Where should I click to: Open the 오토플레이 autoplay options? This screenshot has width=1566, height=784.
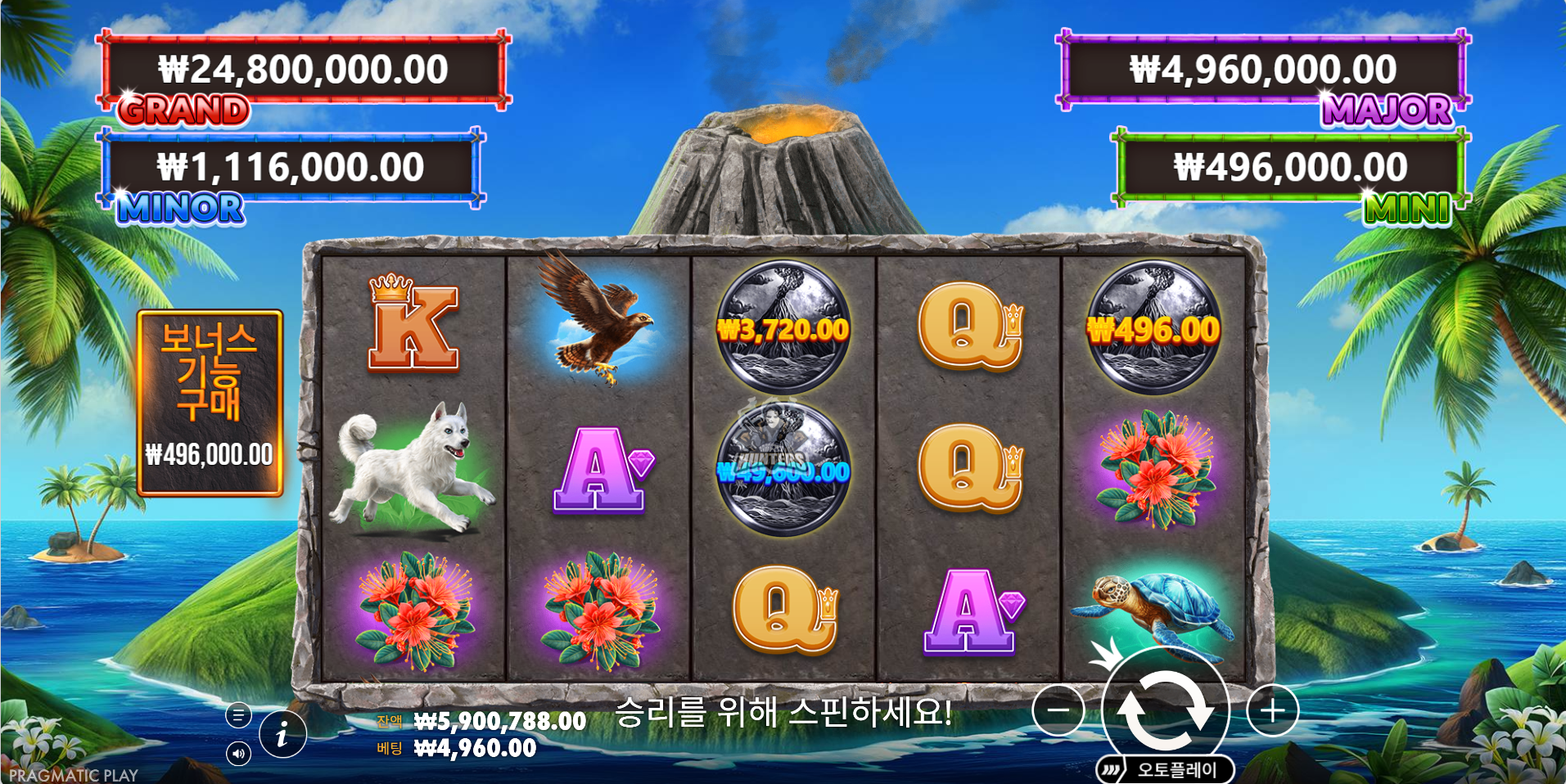[x=1165, y=769]
